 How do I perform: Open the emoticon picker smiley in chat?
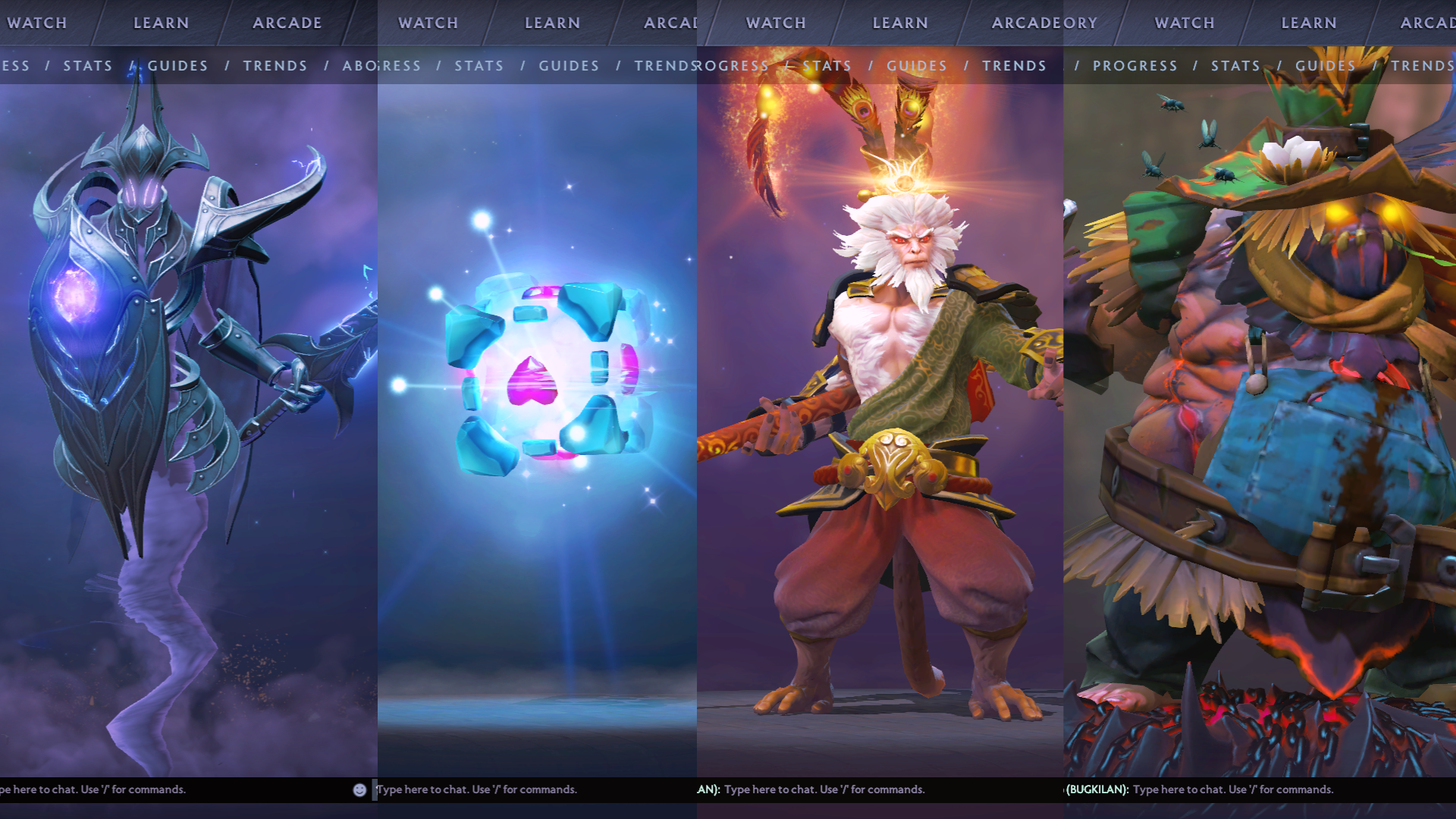[x=359, y=790]
